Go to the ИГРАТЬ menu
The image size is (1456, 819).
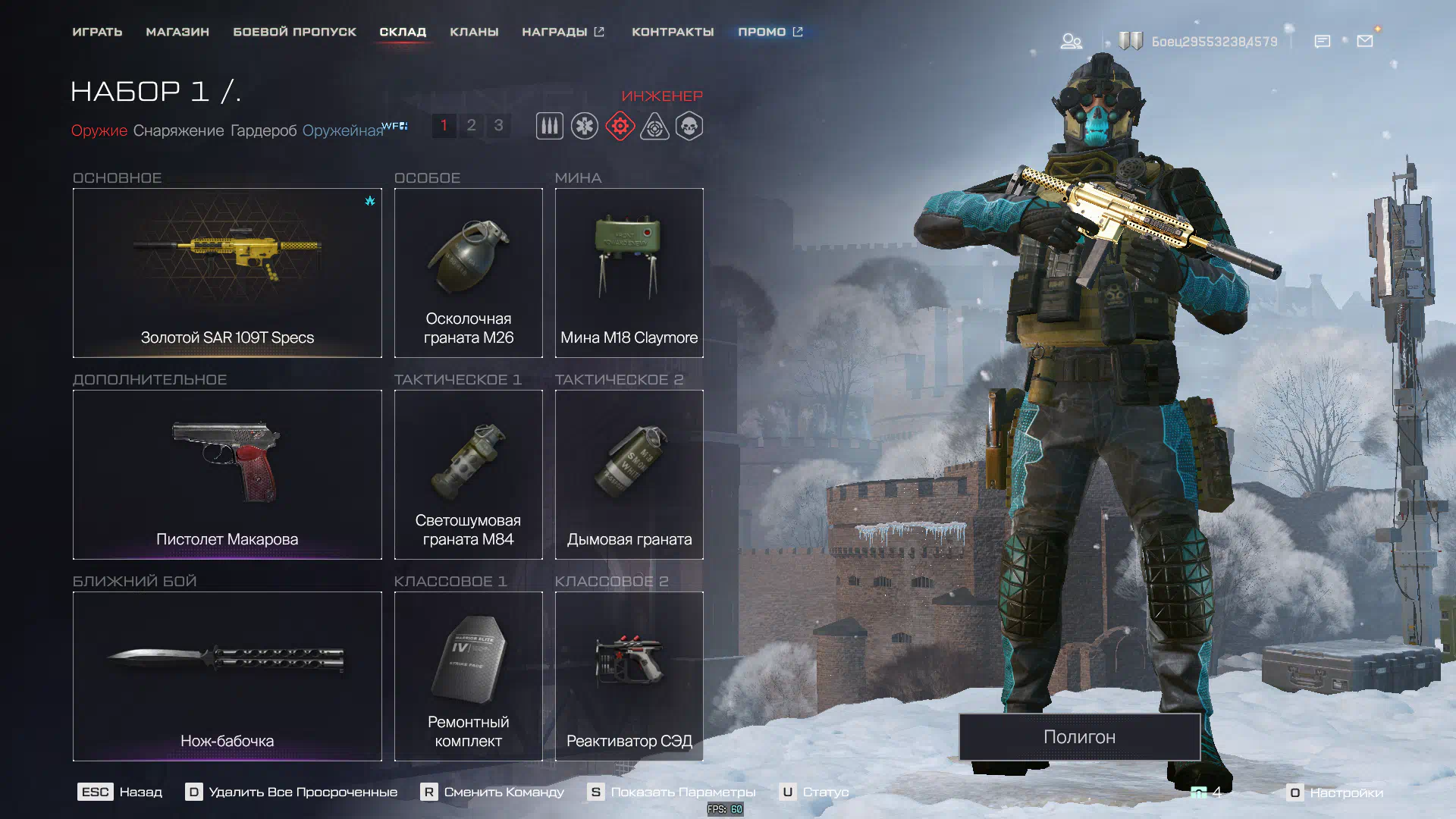97,32
